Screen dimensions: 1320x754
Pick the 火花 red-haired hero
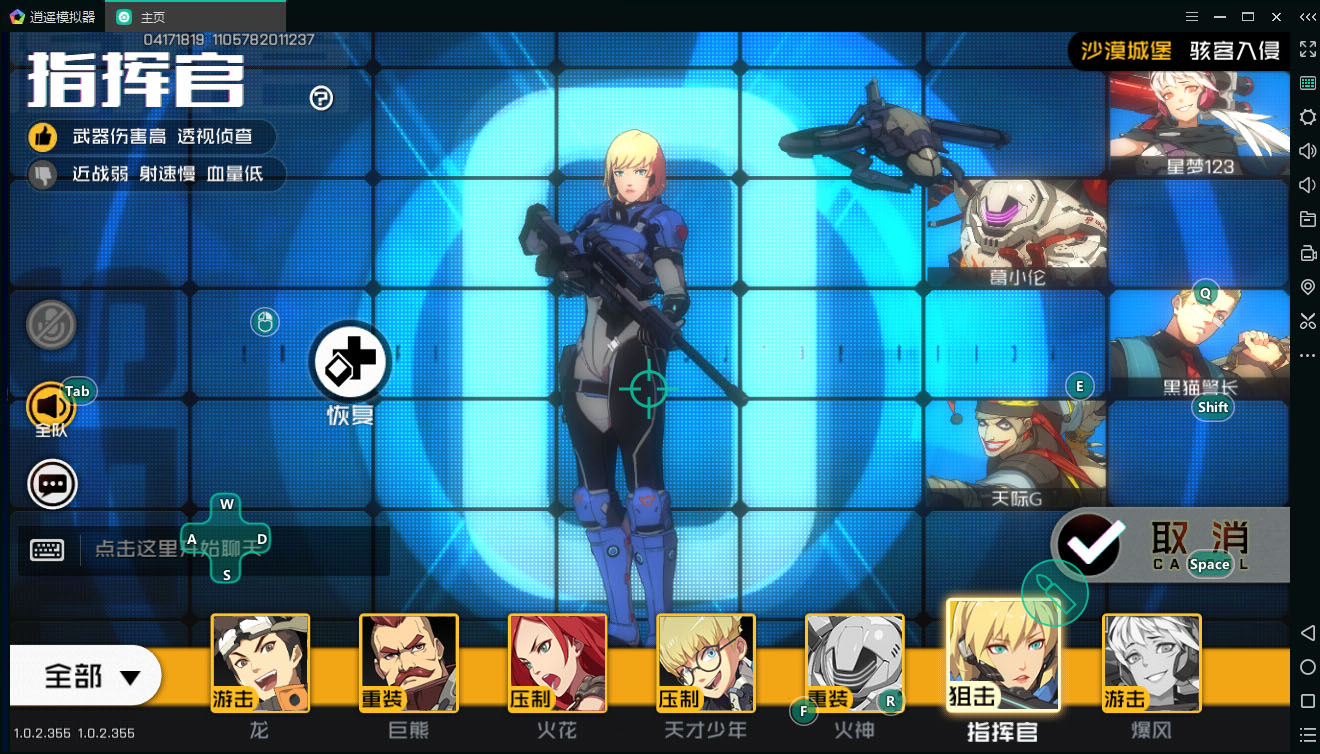tap(557, 662)
